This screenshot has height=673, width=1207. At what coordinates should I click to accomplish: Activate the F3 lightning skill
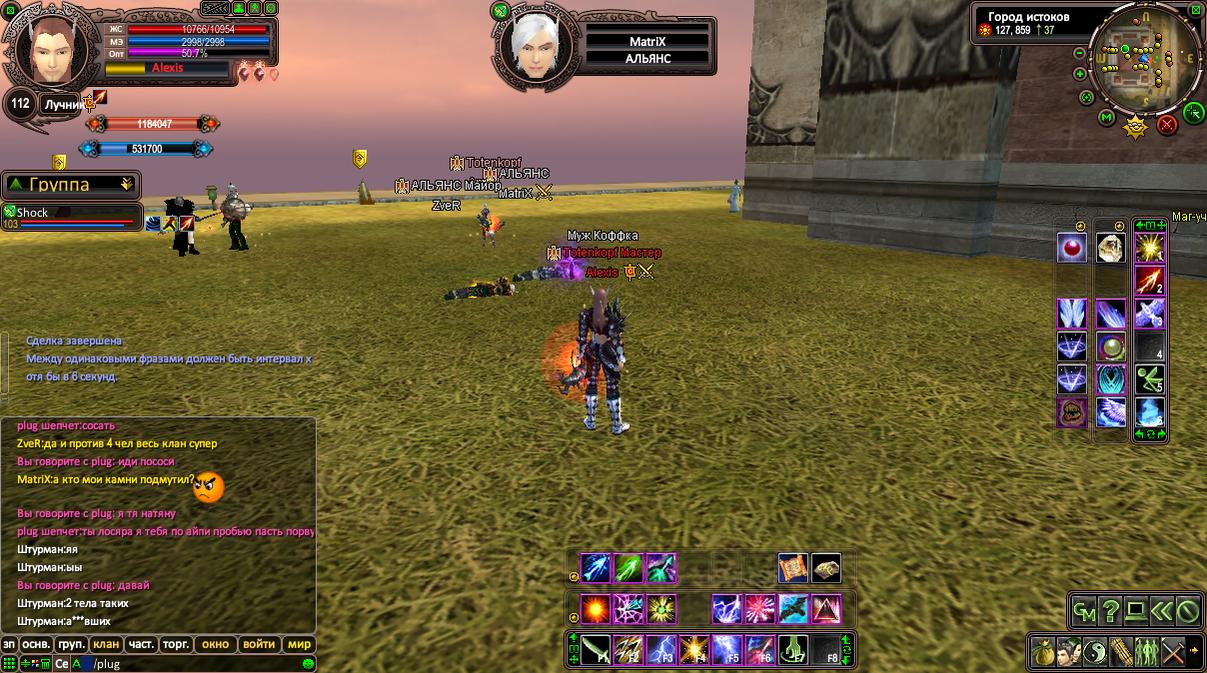point(661,649)
